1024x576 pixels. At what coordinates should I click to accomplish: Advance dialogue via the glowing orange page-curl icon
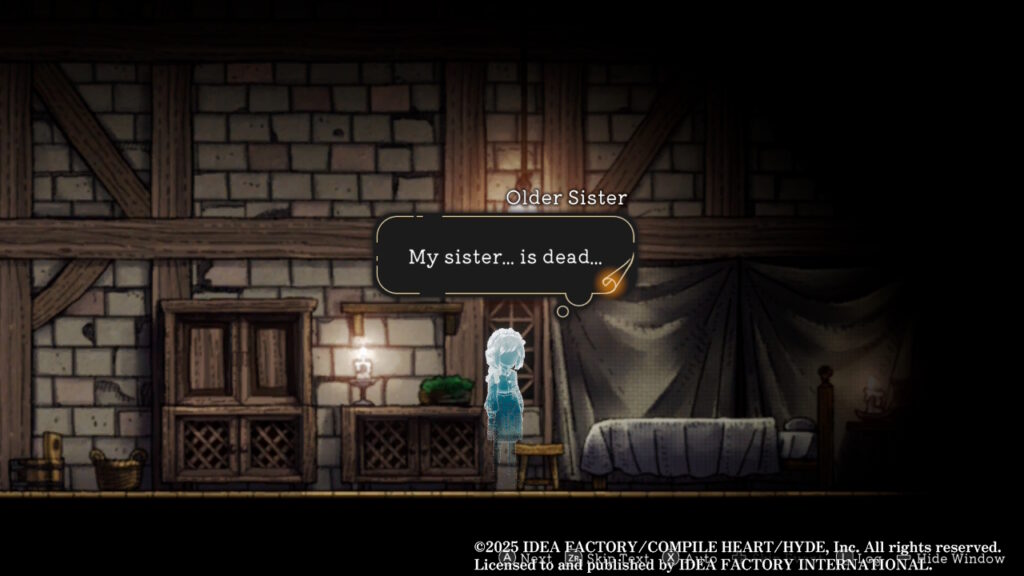(x=612, y=280)
